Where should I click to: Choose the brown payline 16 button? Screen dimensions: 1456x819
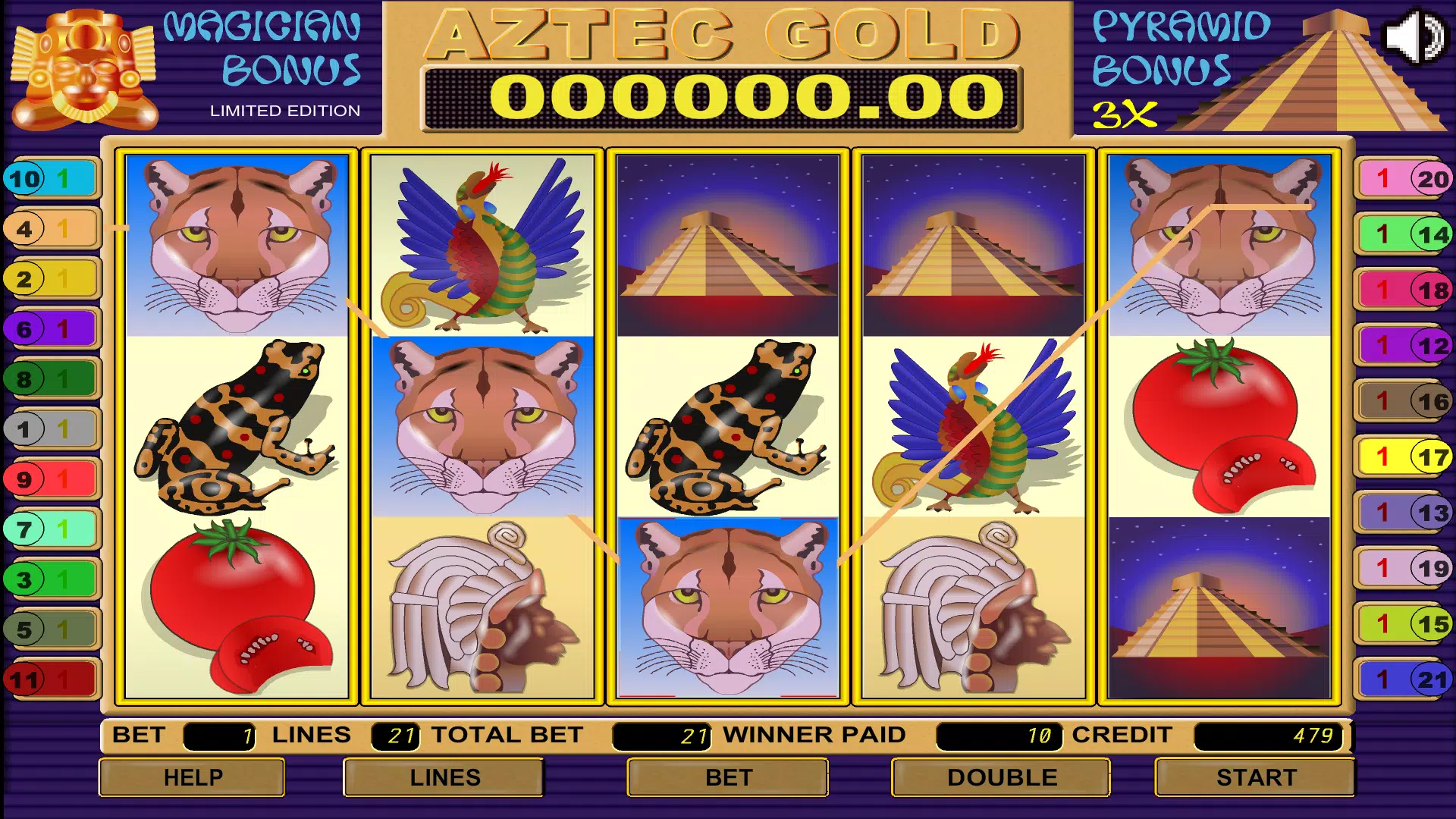click(x=1404, y=401)
